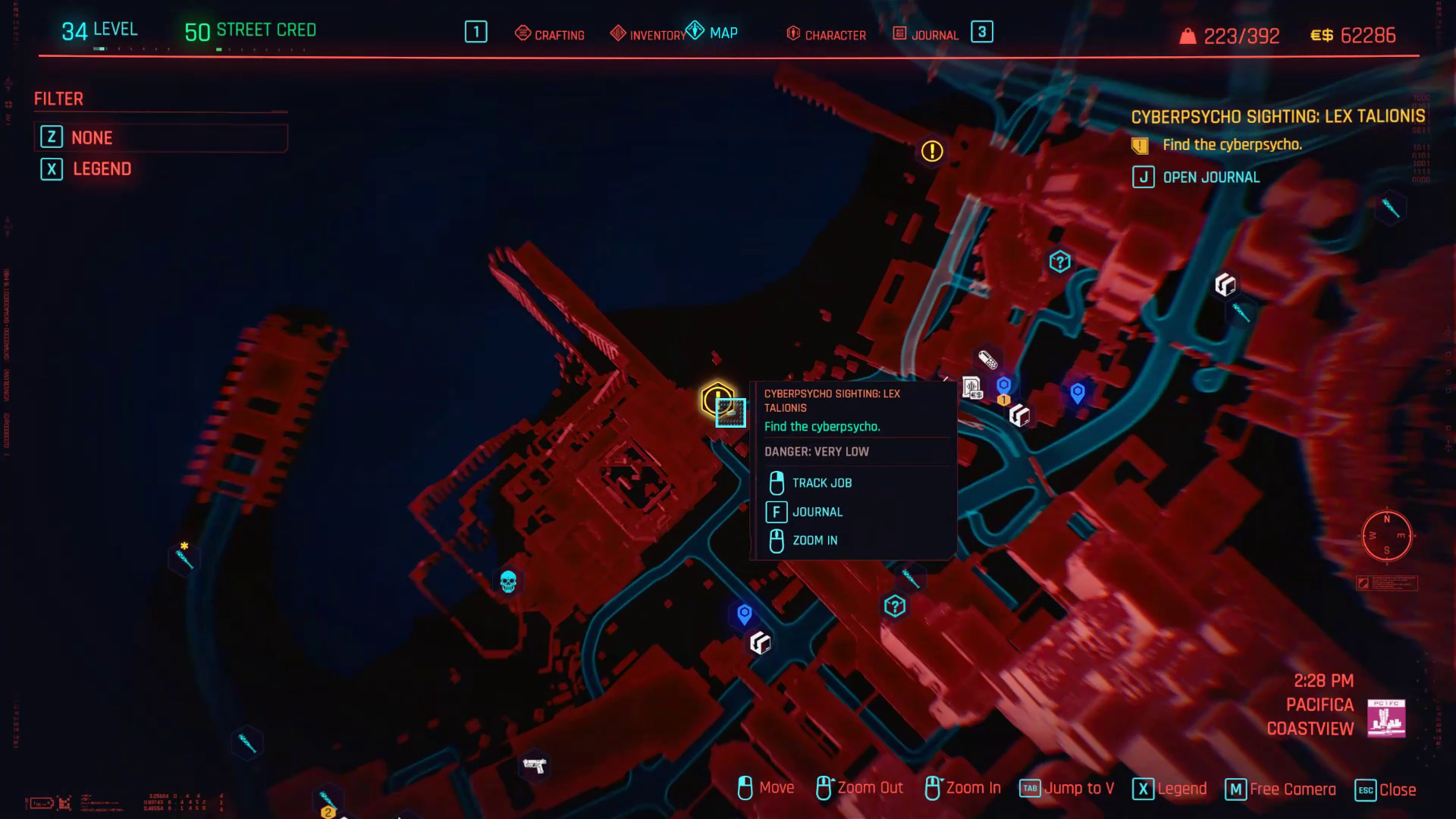Select the yellow cyberpsycho sighting marker

click(x=717, y=396)
